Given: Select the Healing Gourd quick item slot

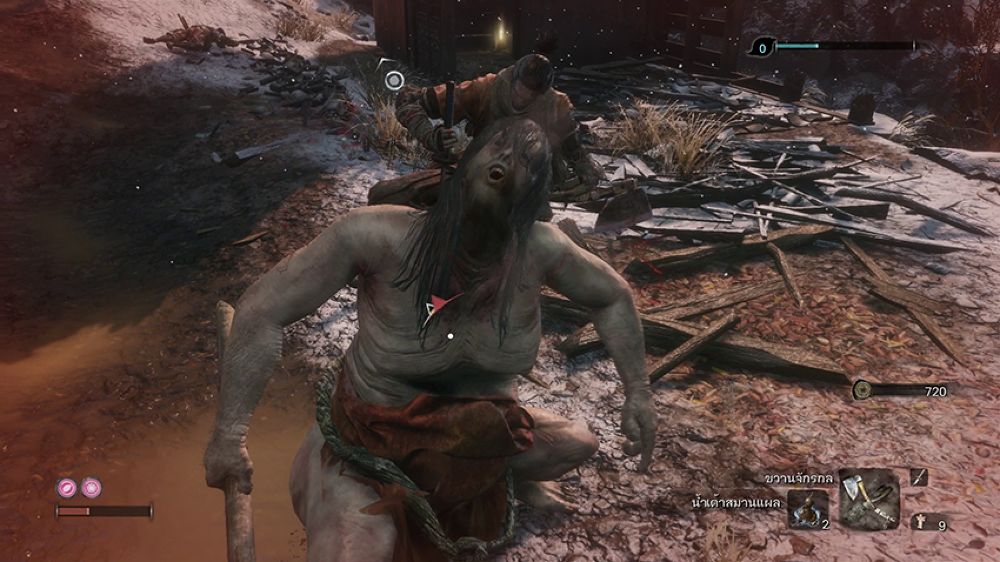Looking at the screenshot, I should click(807, 509).
